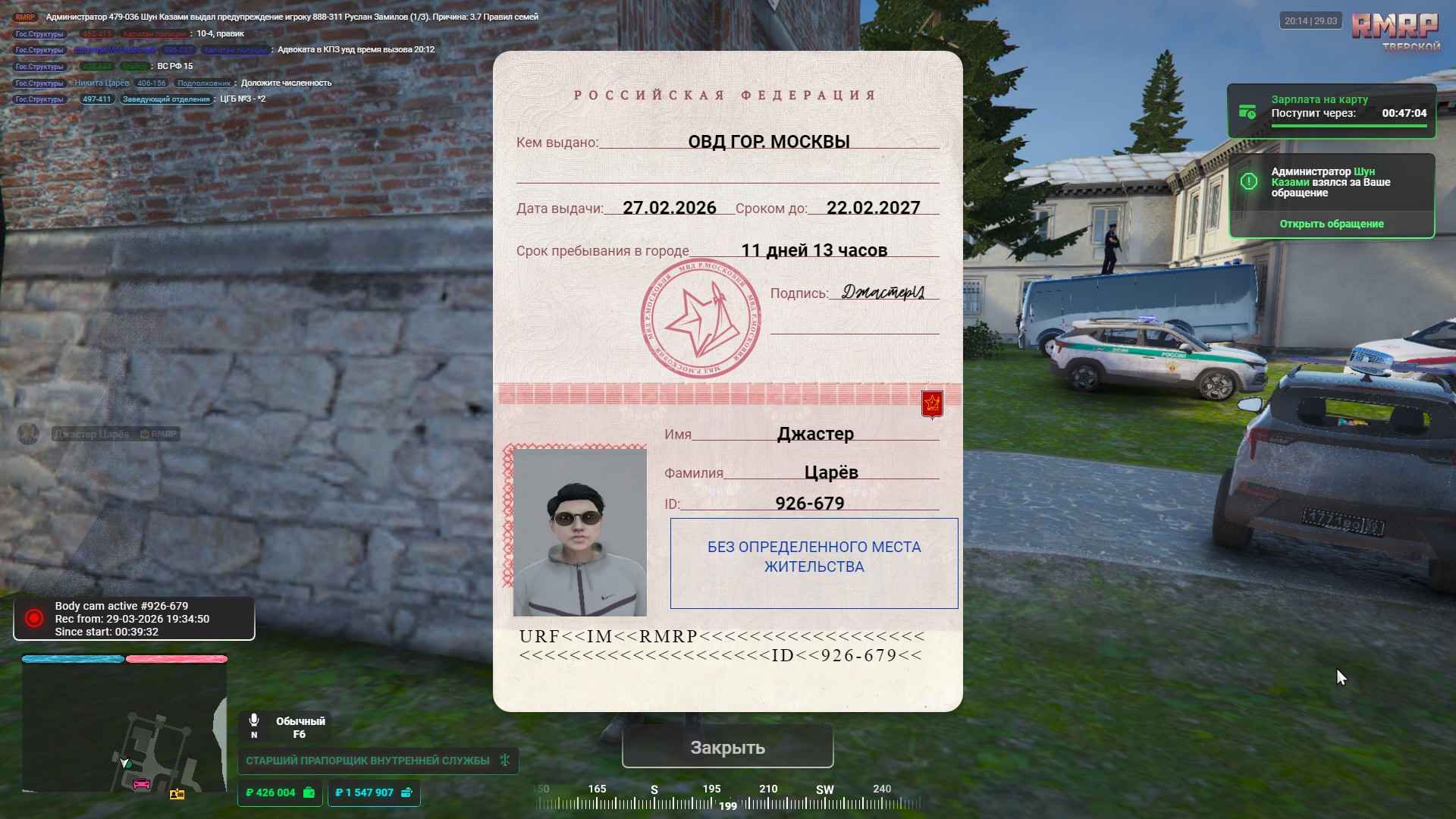
Task: Click the red MVD stamp on passport
Action: (x=700, y=318)
